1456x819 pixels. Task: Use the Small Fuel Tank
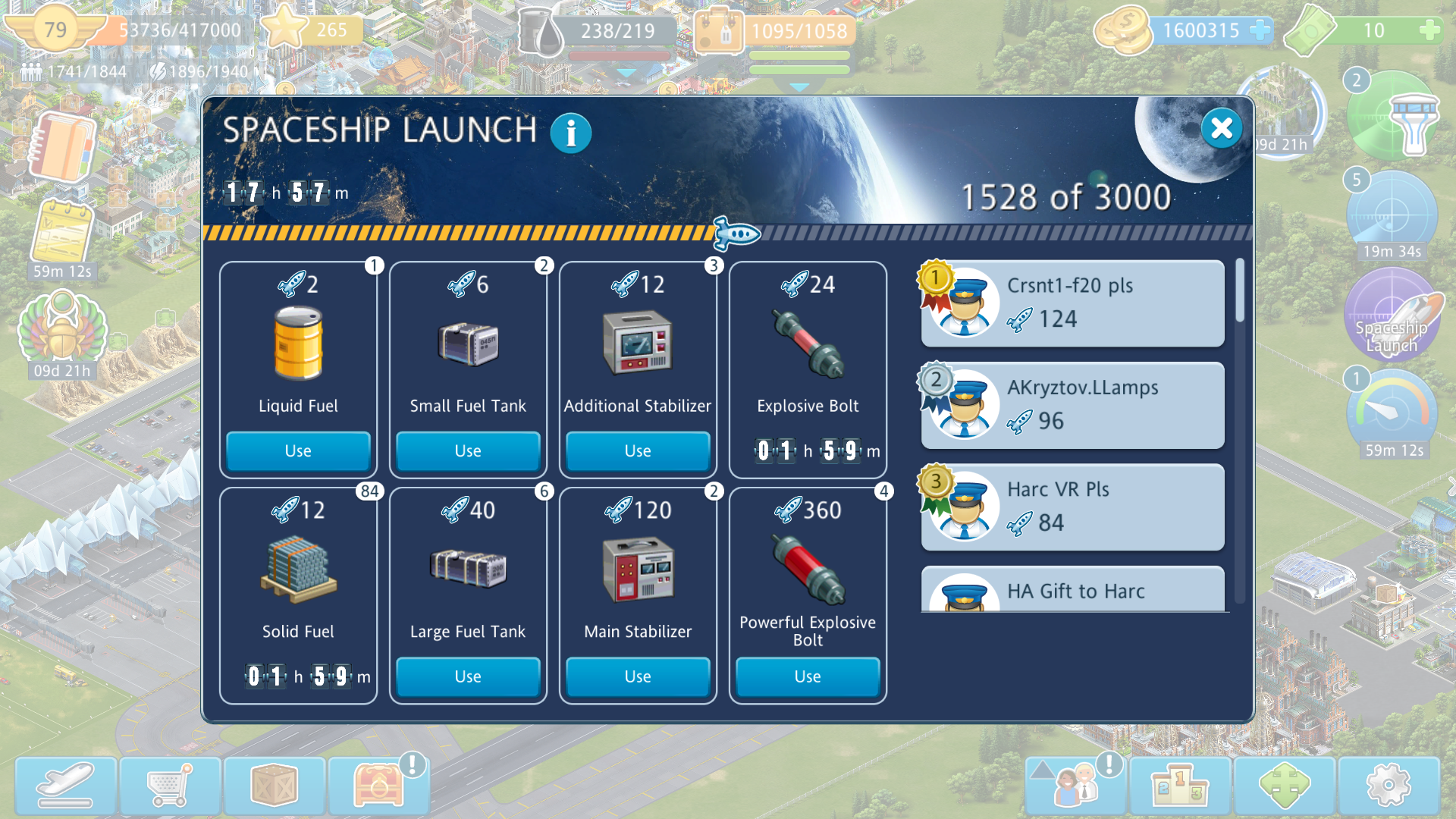[x=468, y=450]
